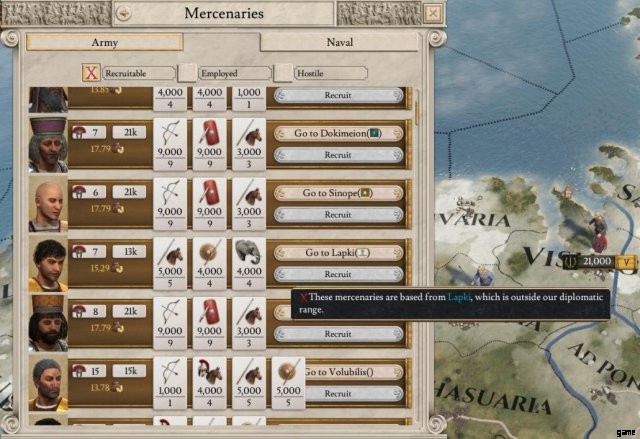Screen dimensions: 640x439
Task: Recruit the mercenaries based in Sinope
Action: (338, 215)
